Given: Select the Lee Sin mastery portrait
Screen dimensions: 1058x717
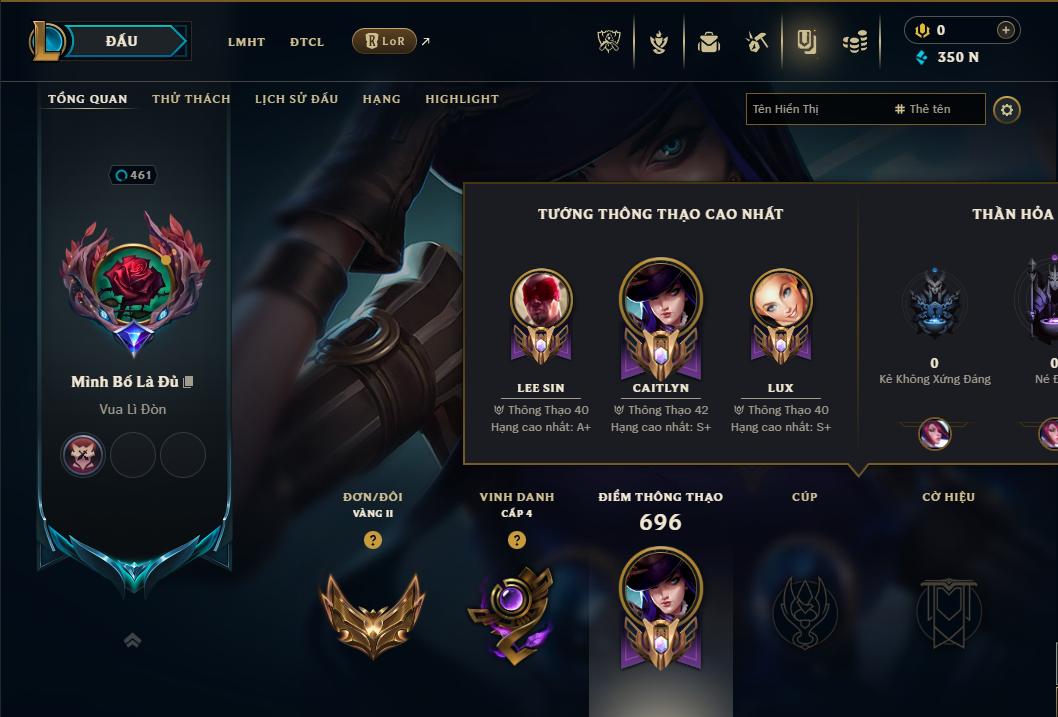Looking at the screenshot, I should [x=541, y=300].
